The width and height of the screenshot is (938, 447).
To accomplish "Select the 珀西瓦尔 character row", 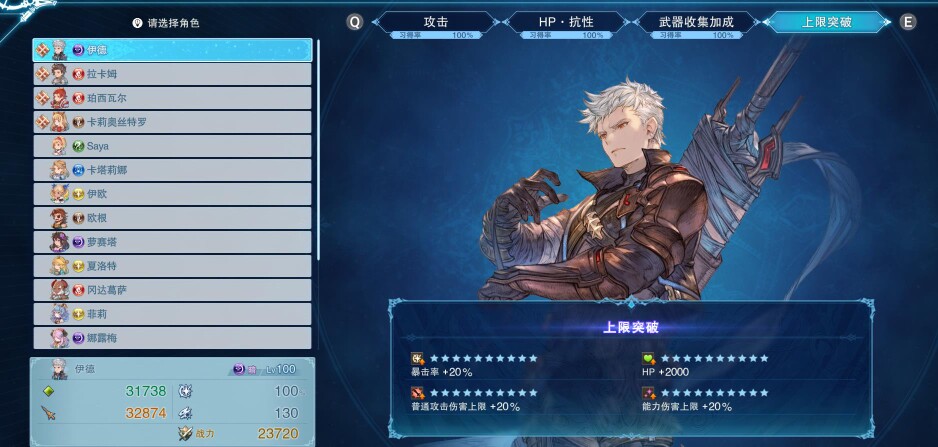I will pyautogui.click(x=173, y=98).
